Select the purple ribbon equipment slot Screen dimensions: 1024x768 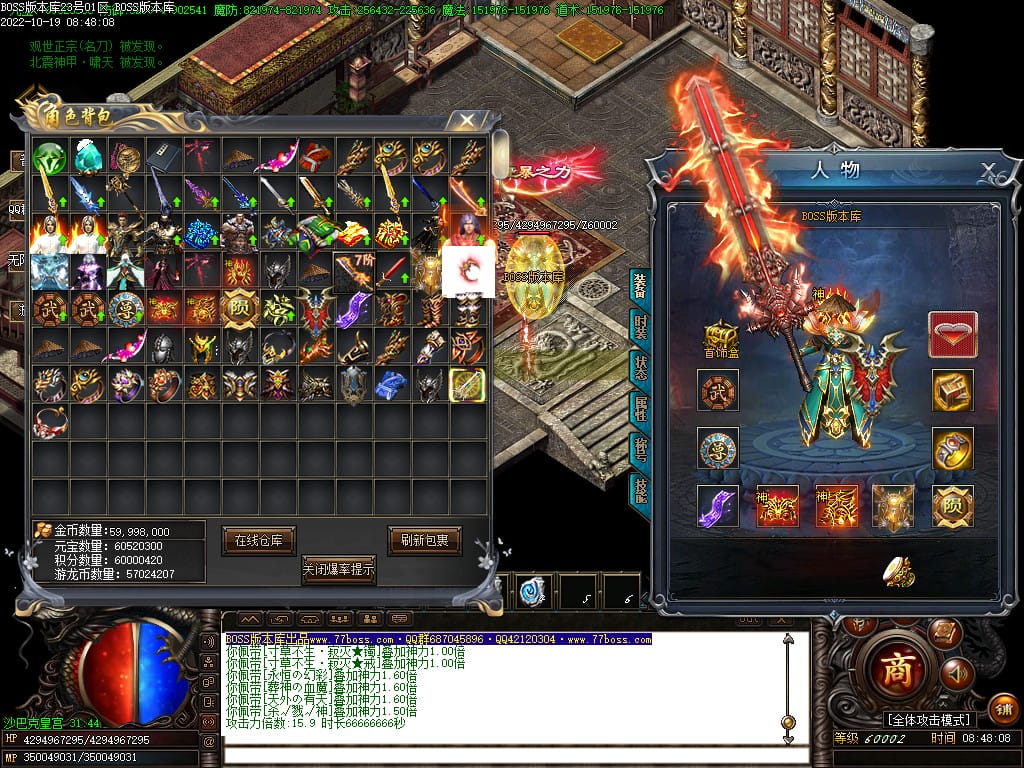(718, 506)
